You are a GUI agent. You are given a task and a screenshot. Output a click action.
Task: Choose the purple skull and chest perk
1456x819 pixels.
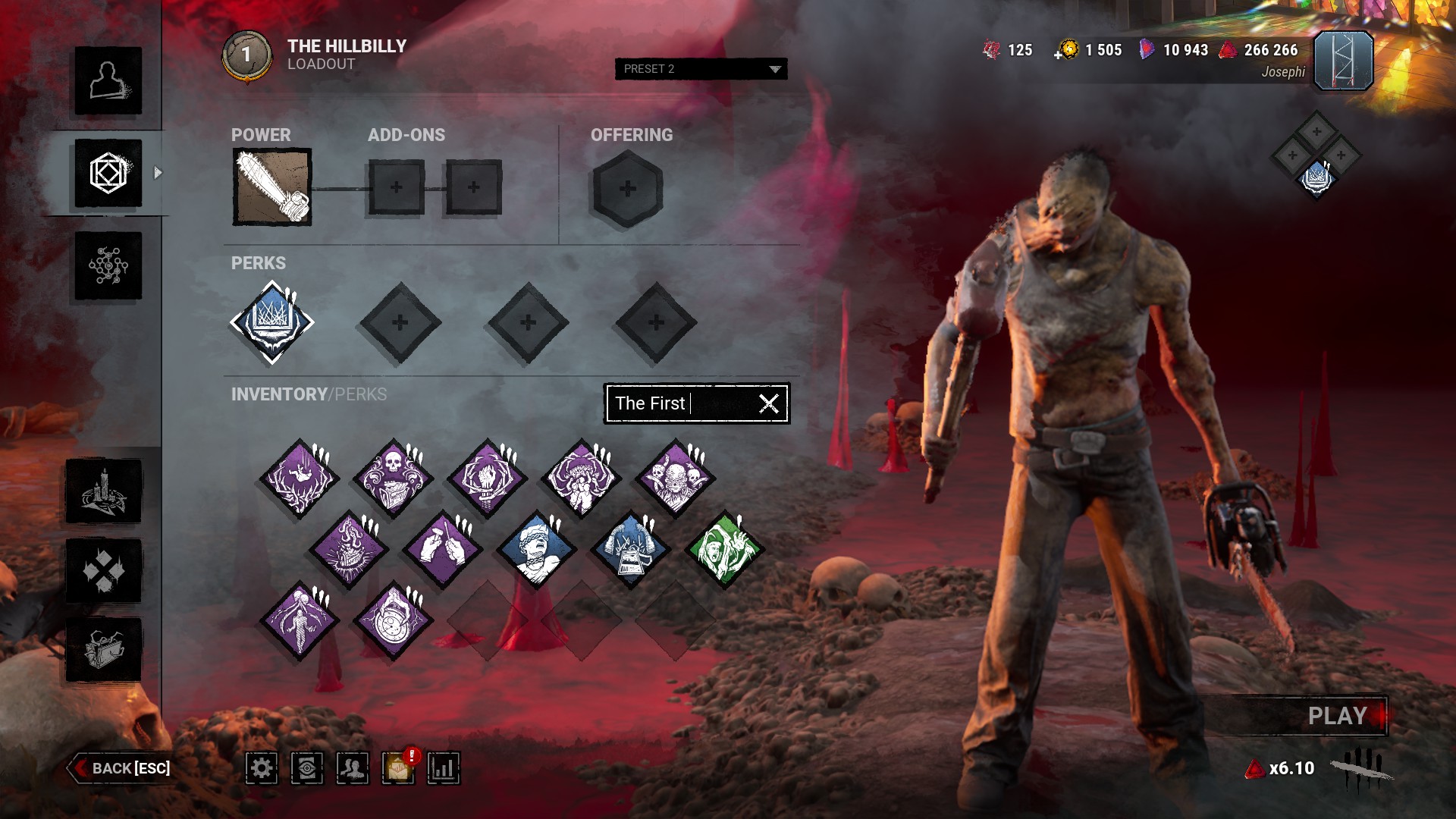click(393, 479)
